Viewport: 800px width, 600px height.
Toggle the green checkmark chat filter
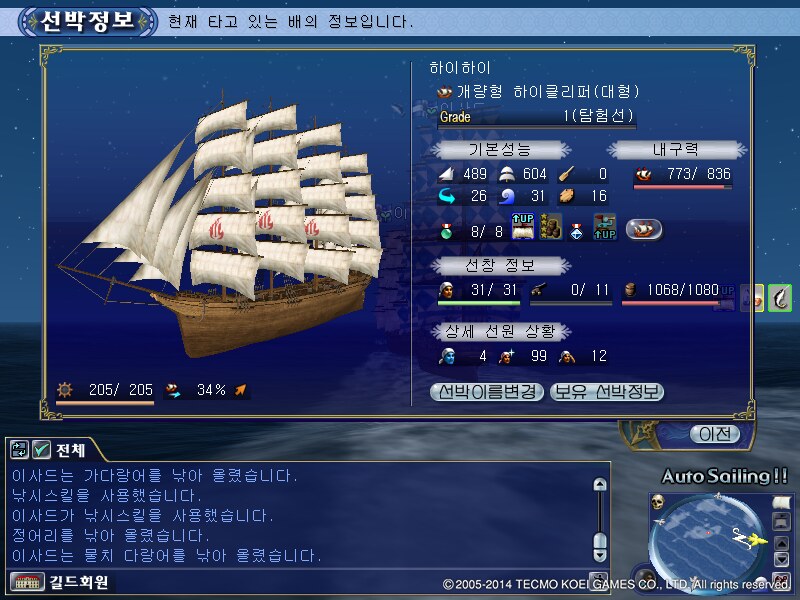tap(42, 450)
